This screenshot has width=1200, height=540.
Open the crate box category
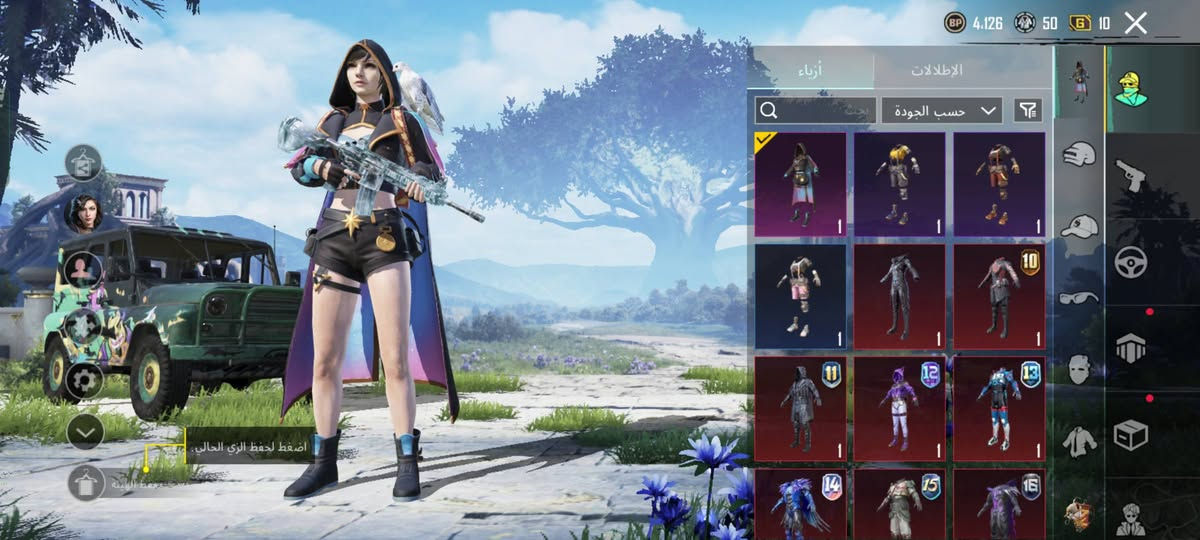(x=1130, y=435)
